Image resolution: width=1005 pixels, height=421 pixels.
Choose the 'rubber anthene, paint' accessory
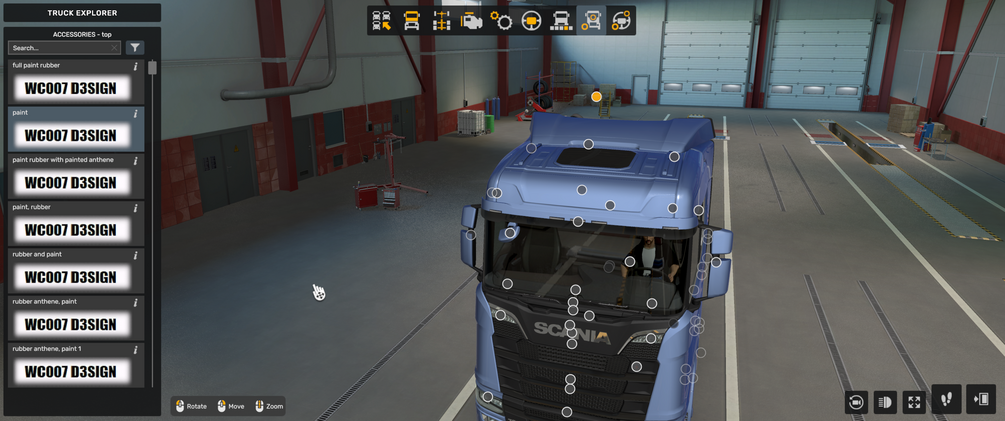tap(71, 324)
